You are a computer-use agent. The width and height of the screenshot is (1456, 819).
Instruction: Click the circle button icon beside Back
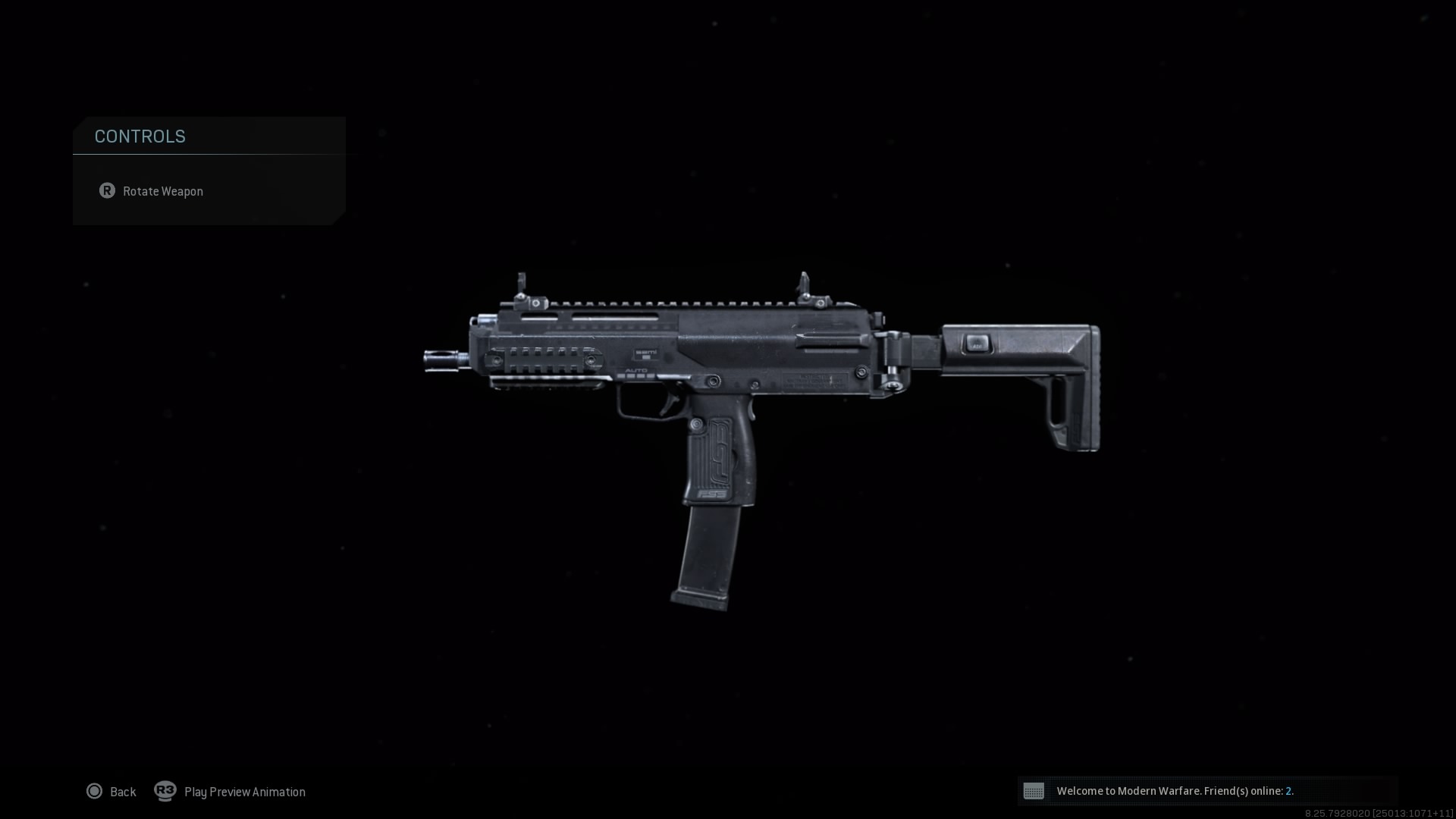(x=95, y=791)
